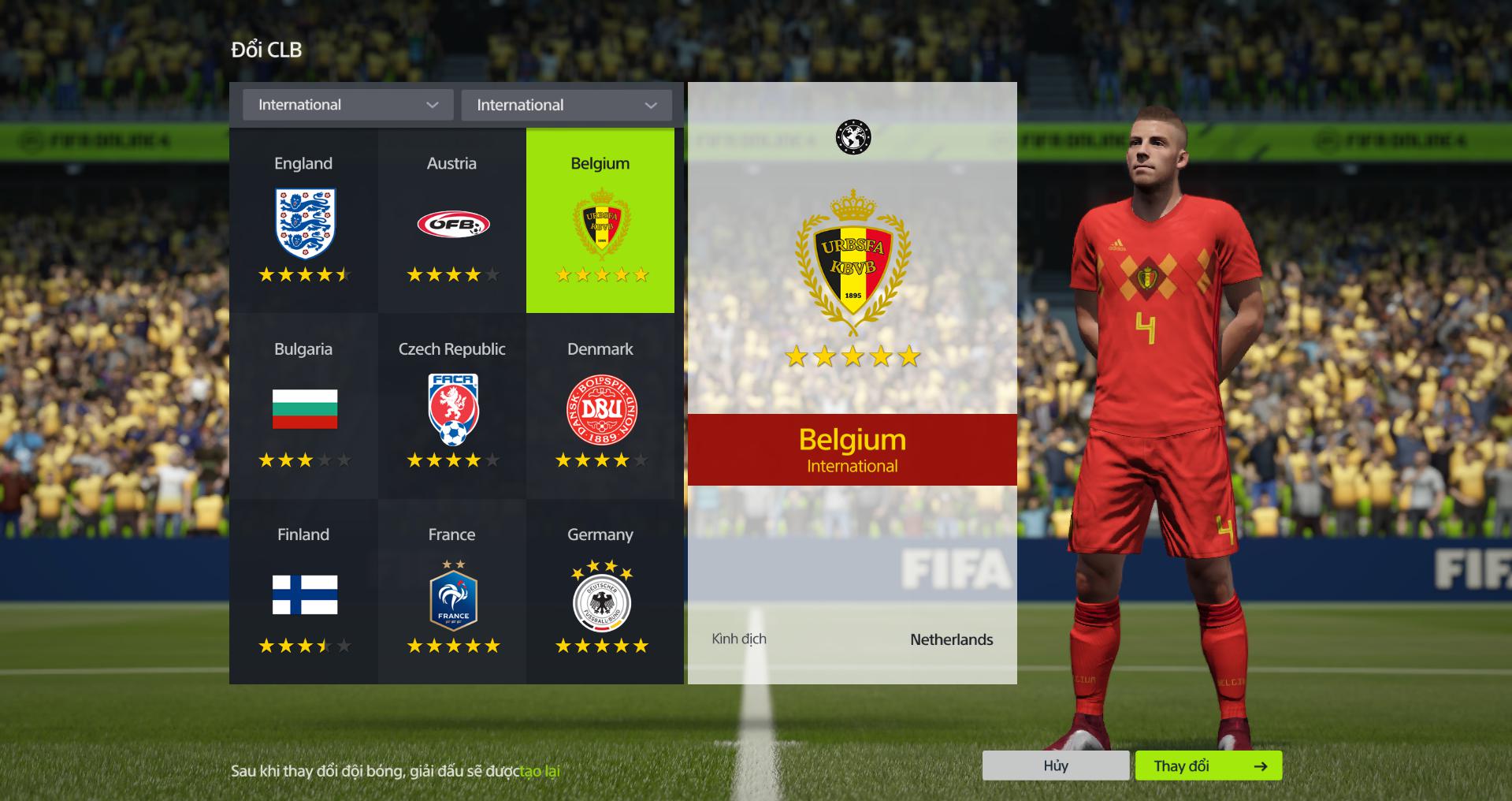Screen dimensions: 1512x801
Task: Open the first International dropdown
Action: click(x=347, y=105)
